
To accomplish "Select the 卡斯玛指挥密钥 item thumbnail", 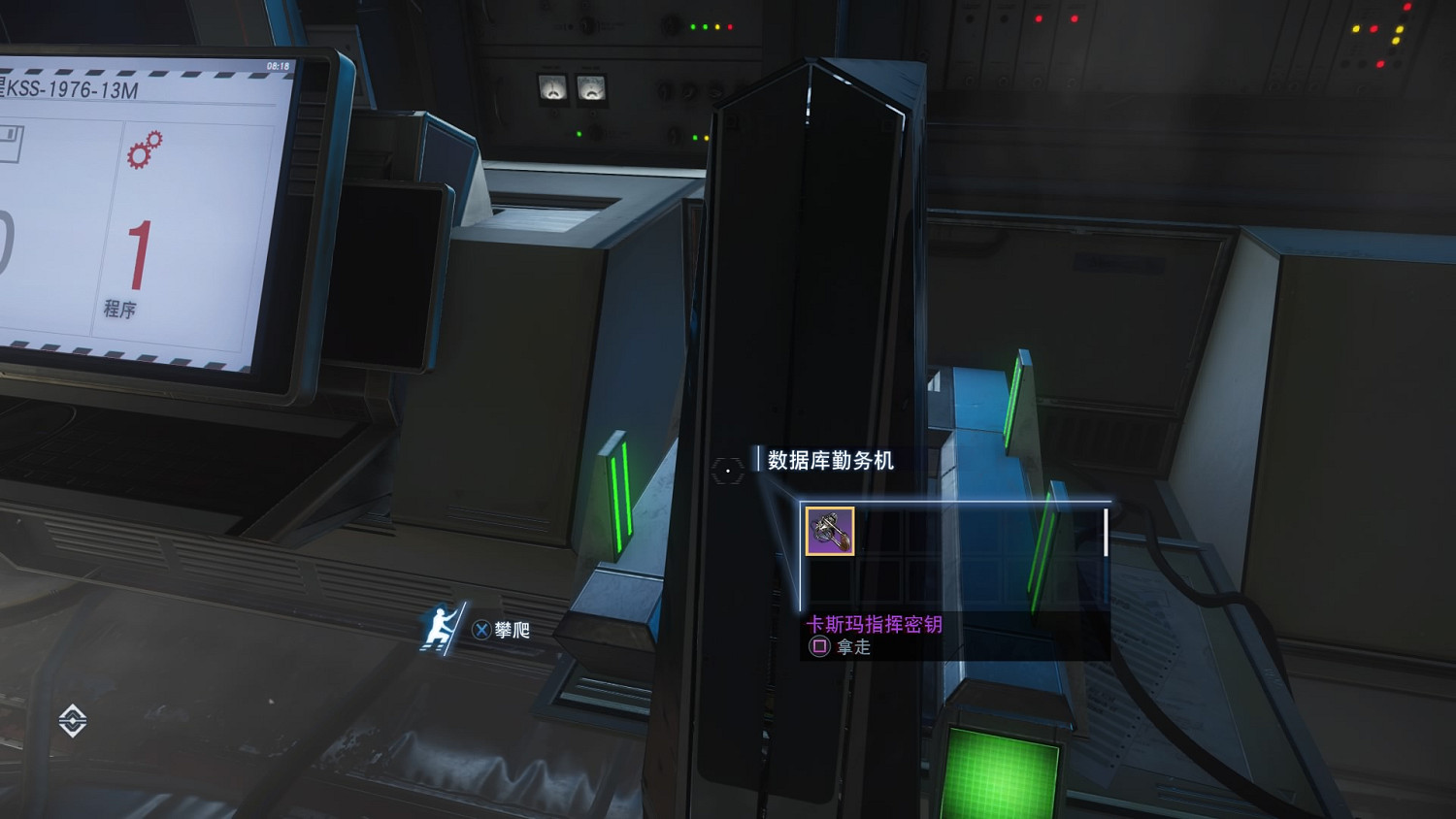I will 828,533.
